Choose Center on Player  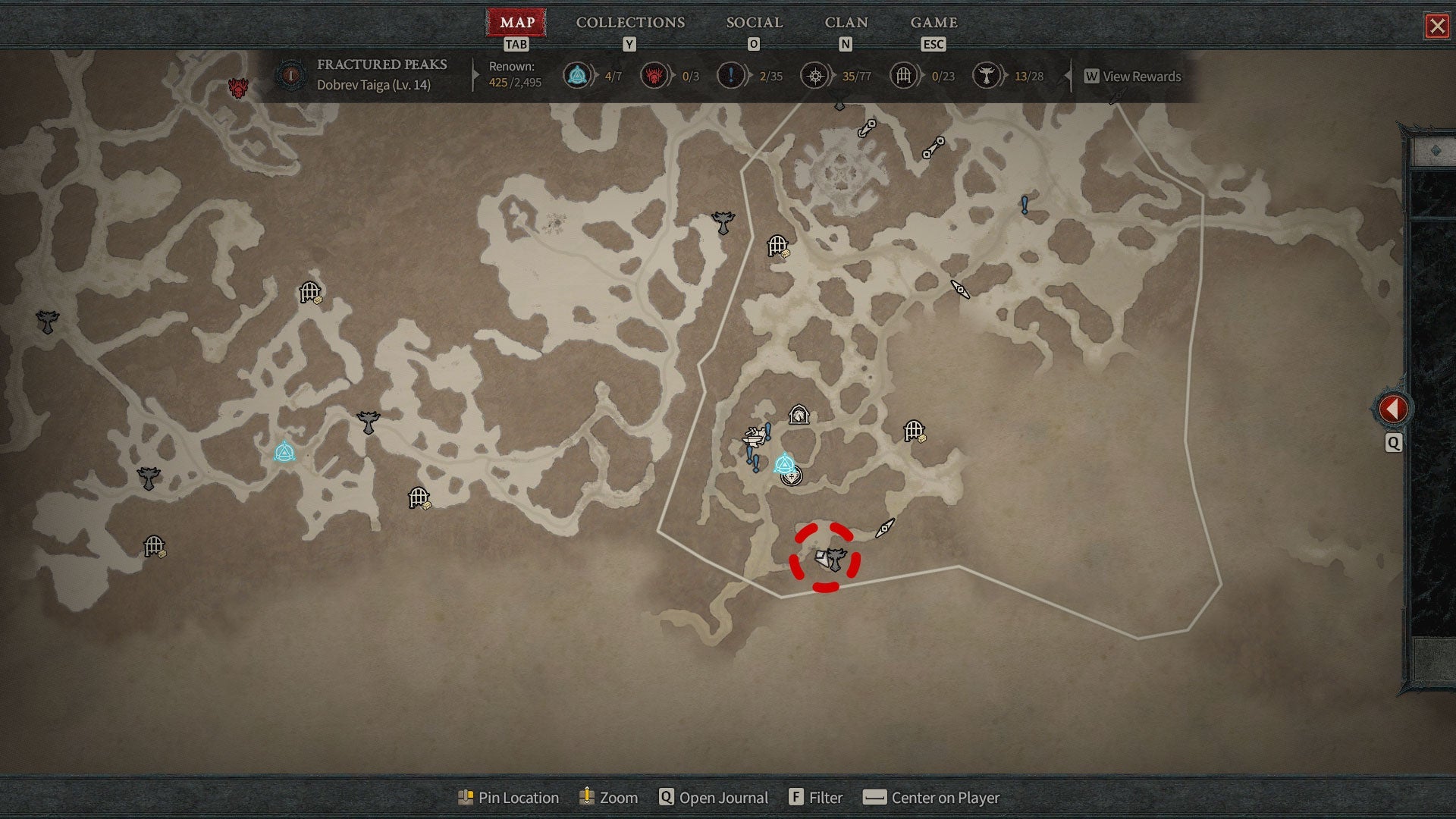click(932, 798)
